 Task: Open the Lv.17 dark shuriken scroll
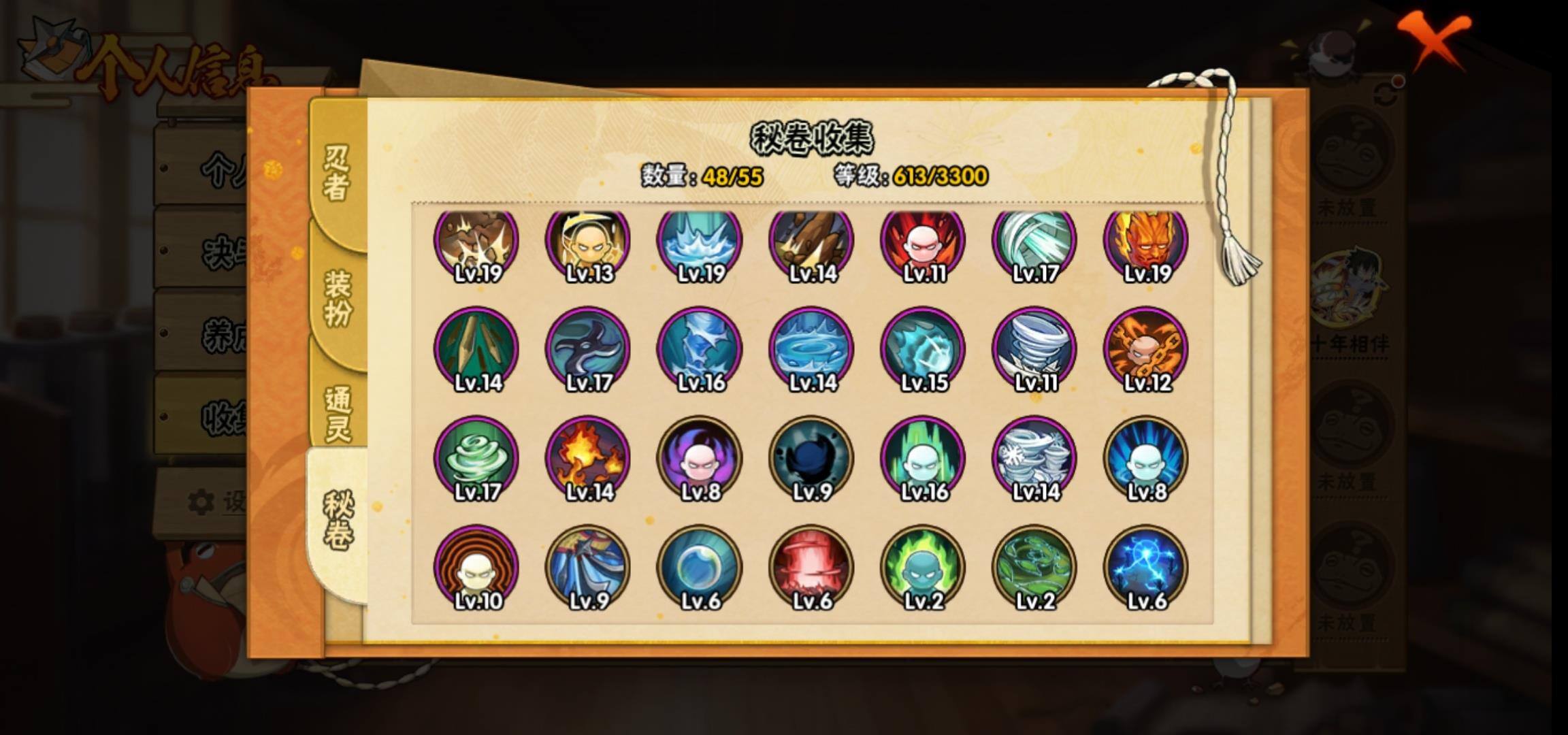point(588,348)
